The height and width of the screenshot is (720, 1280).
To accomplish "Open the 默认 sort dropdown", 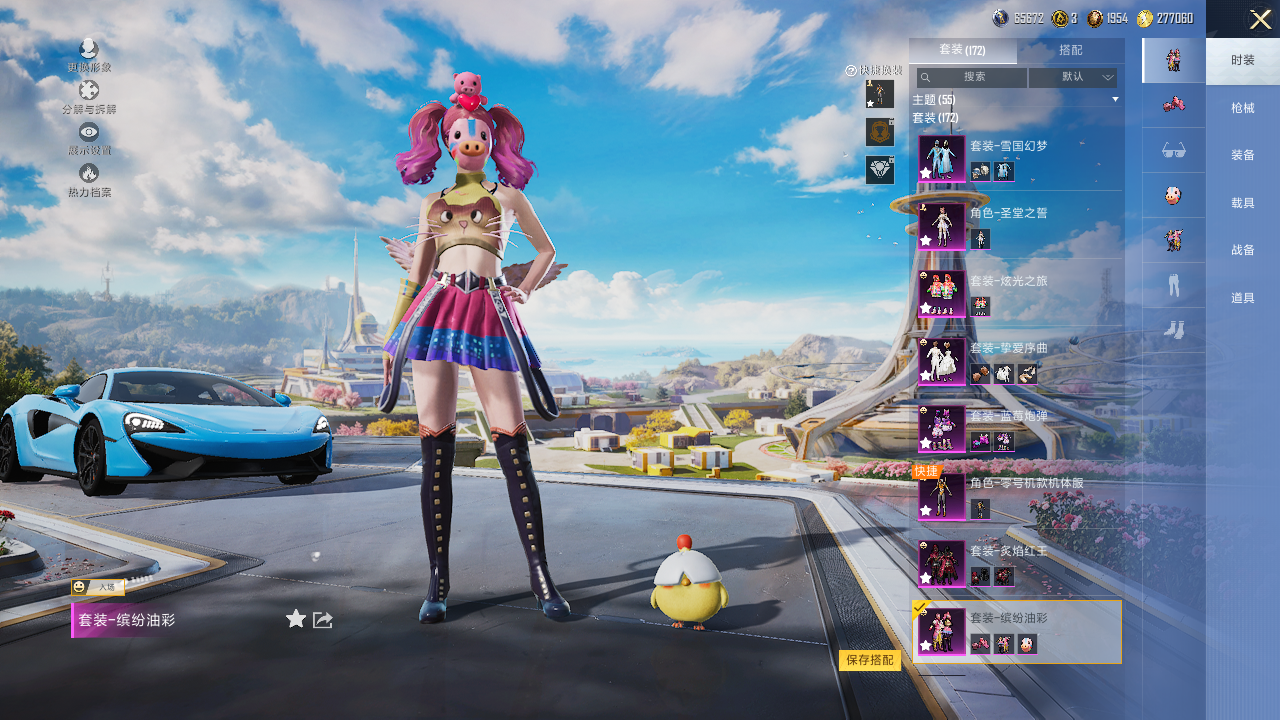I will (x=1073, y=77).
